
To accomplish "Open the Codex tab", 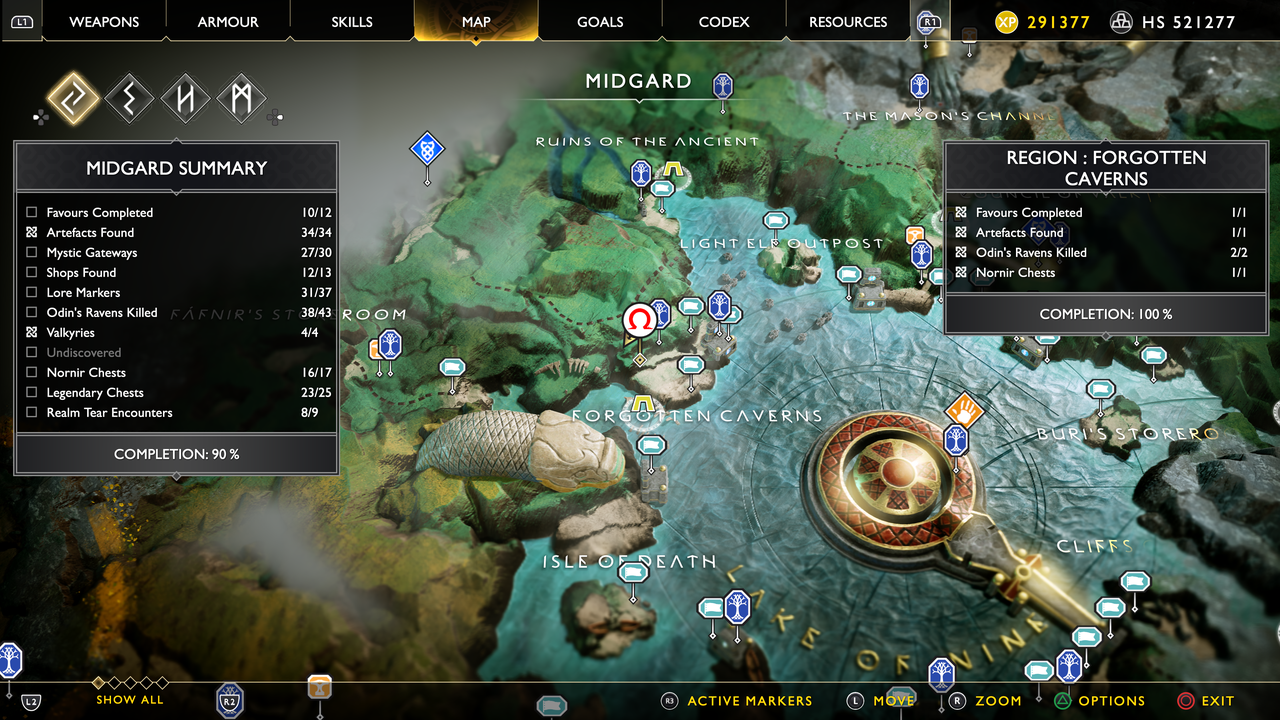I will (724, 21).
